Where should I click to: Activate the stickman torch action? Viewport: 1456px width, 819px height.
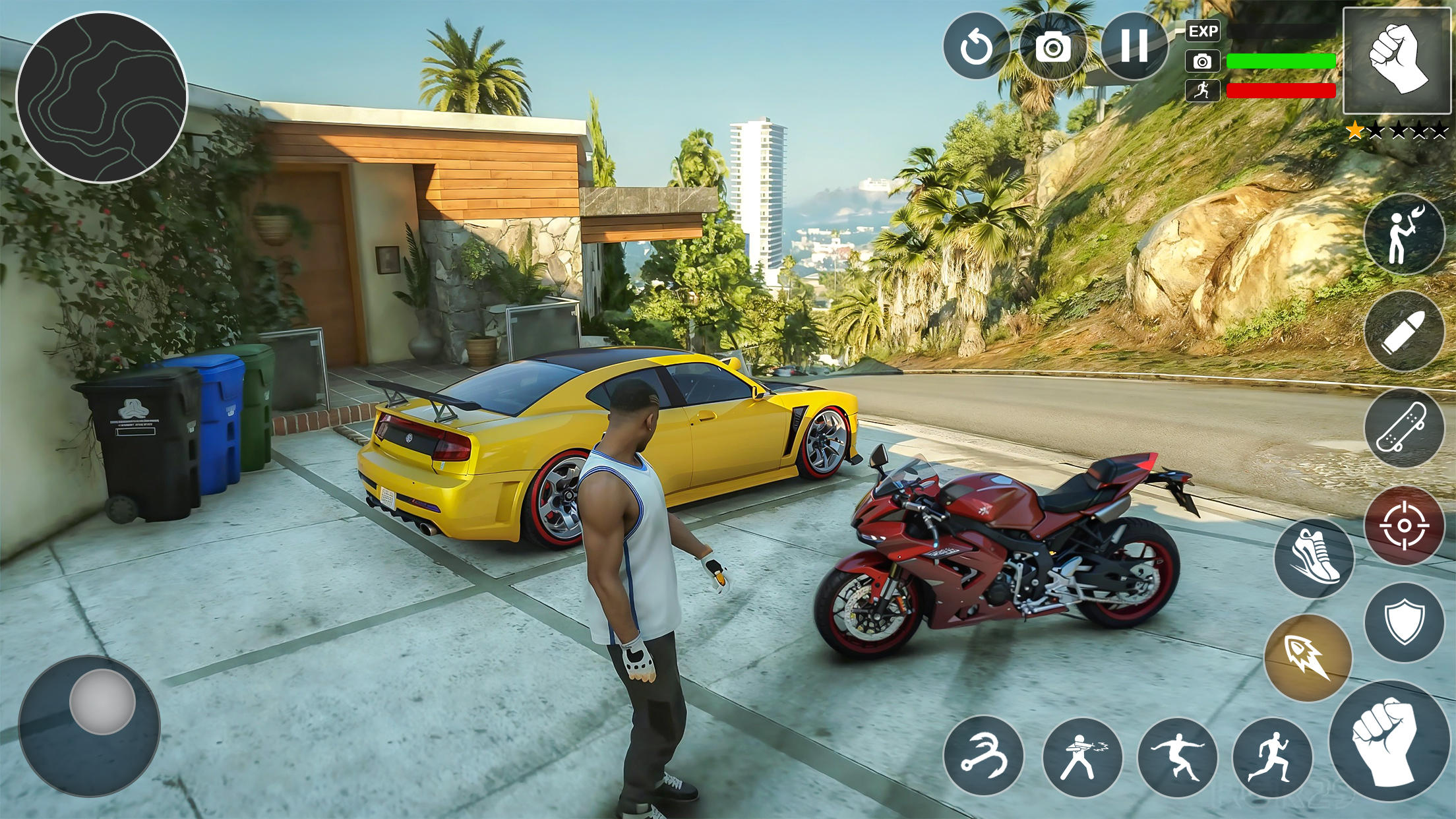coord(1404,235)
